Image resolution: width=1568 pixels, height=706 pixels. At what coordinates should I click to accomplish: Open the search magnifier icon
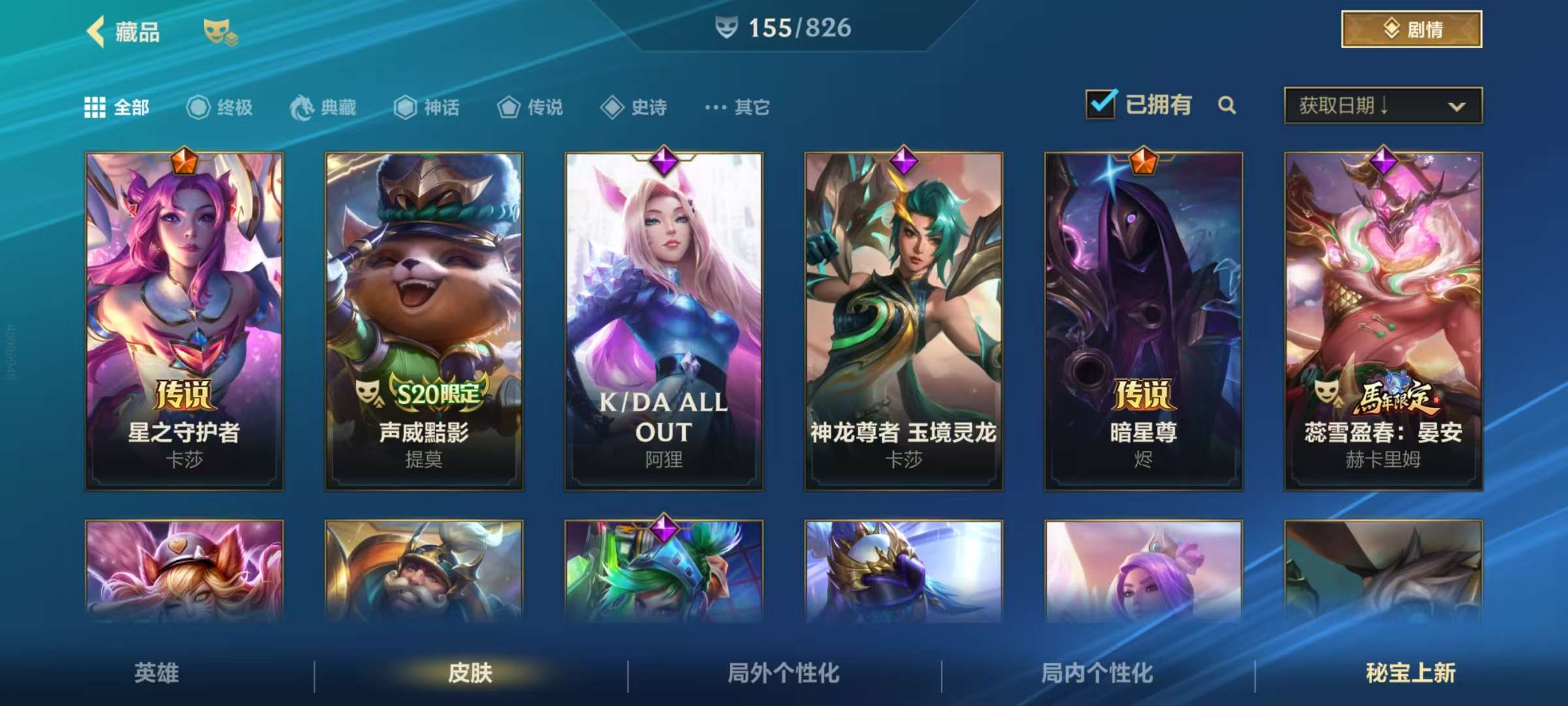(1228, 106)
